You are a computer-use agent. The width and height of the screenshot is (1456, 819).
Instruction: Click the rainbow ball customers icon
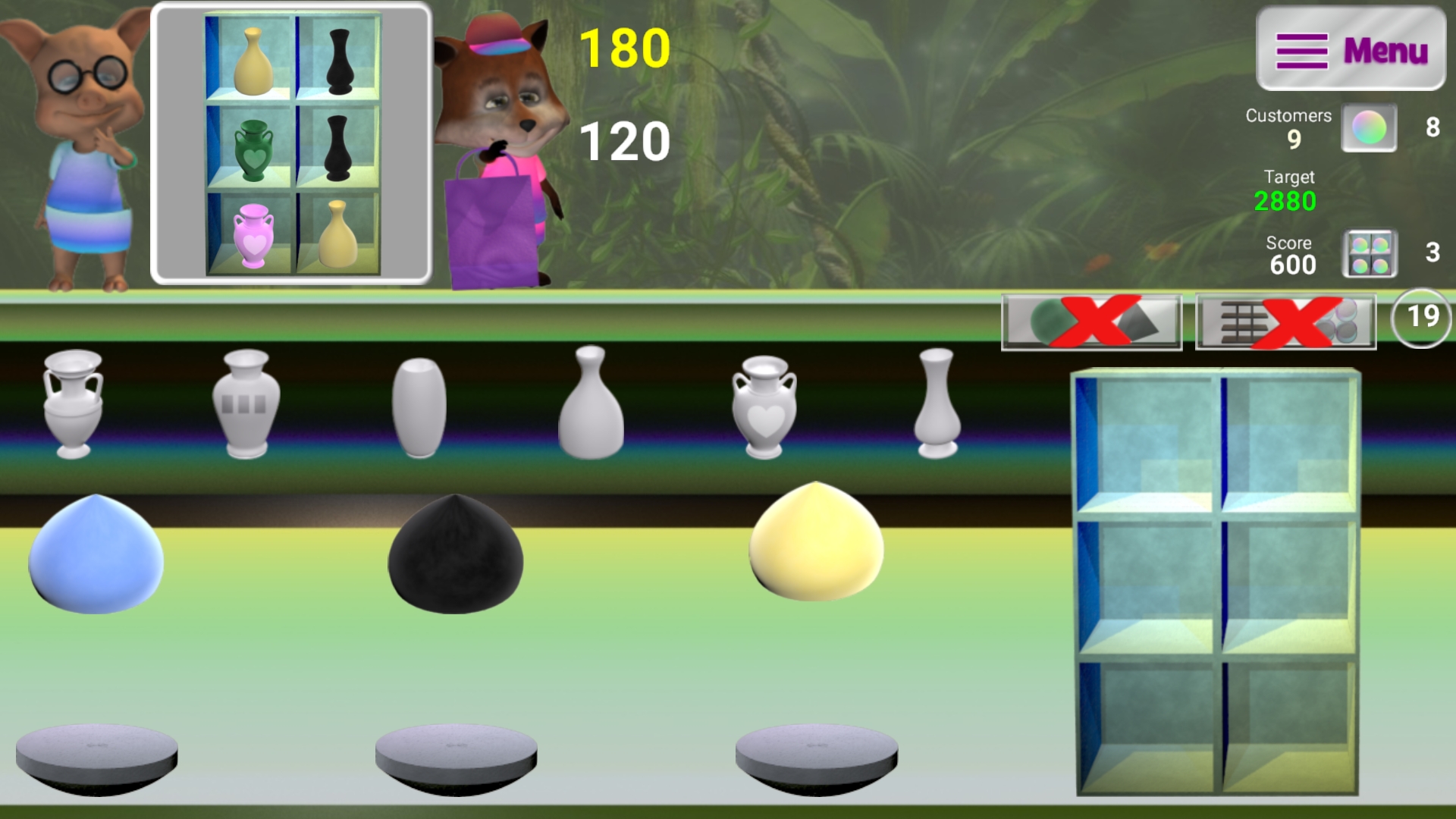point(1370,127)
